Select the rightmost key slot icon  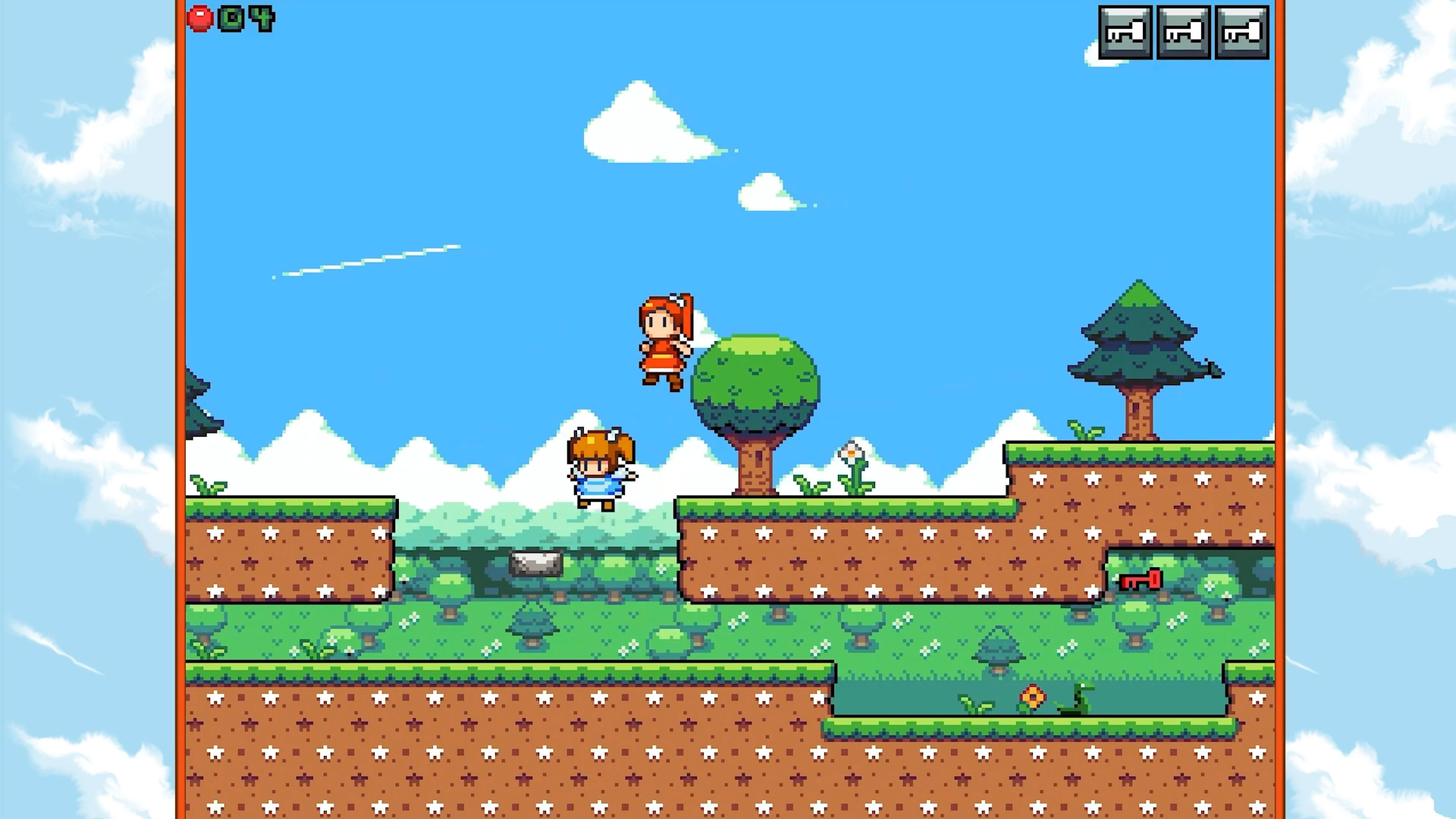click(1241, 31)
